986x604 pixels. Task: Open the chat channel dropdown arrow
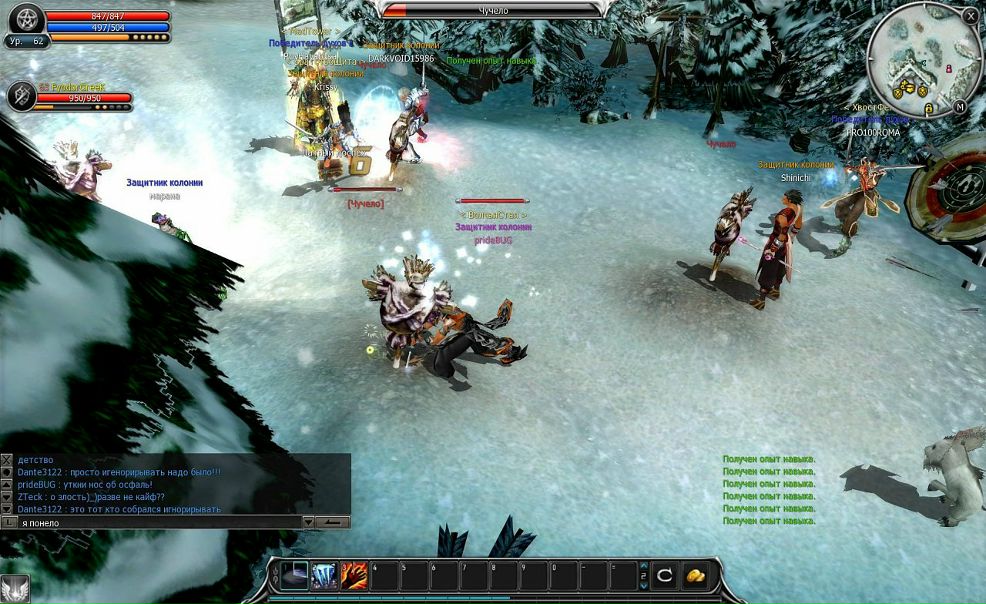pyautogui.click(x=309, y=522)
